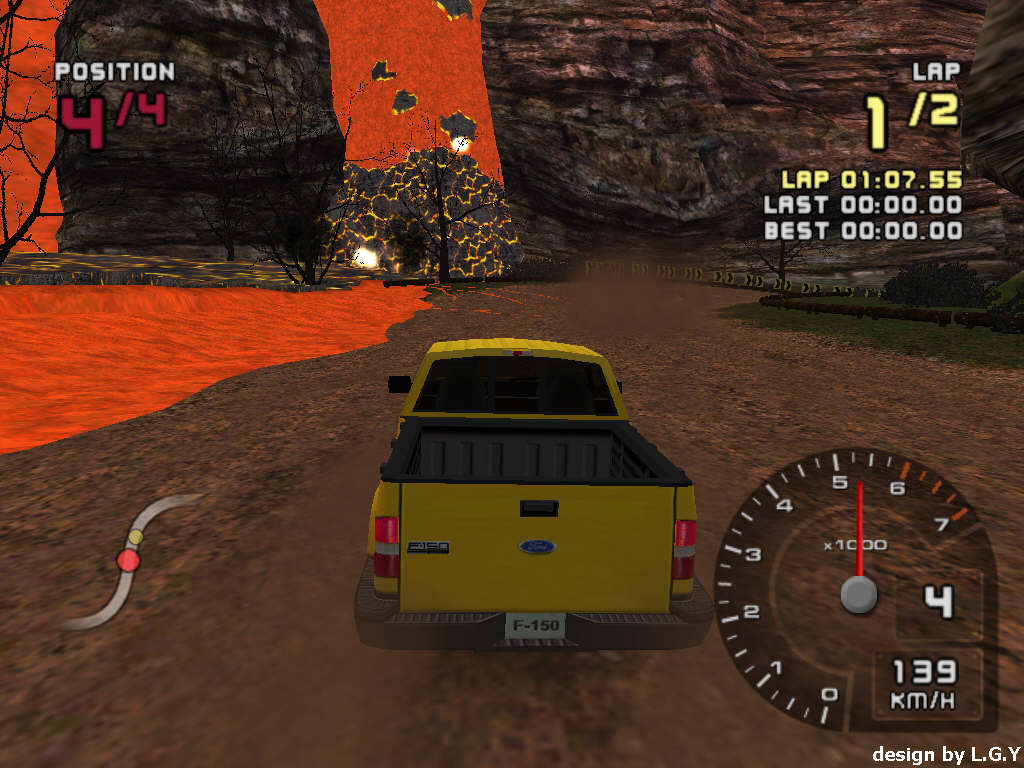This screenshot has height=768, width=1024.
Task: Select the yellow opponent marker on minimap
Action: (x=136, y=538)
